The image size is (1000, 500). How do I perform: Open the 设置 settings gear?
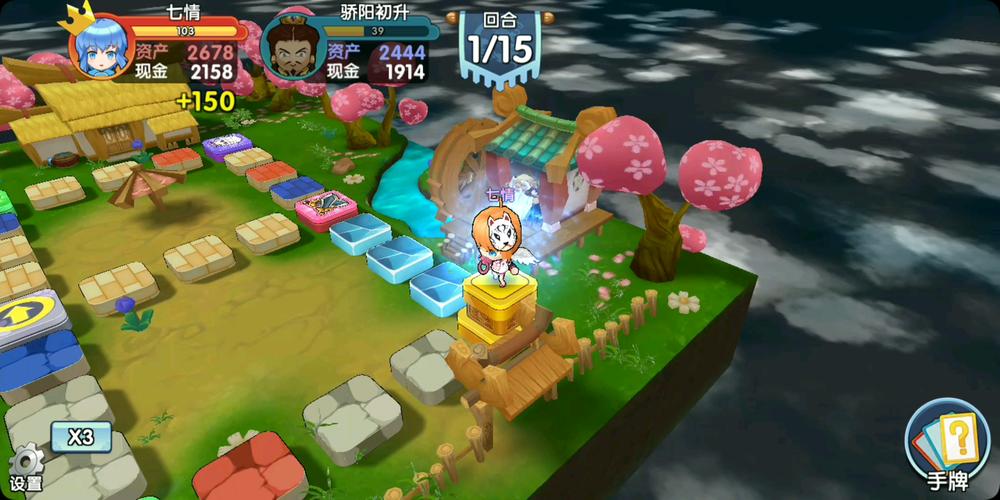(x=25, y=466)
